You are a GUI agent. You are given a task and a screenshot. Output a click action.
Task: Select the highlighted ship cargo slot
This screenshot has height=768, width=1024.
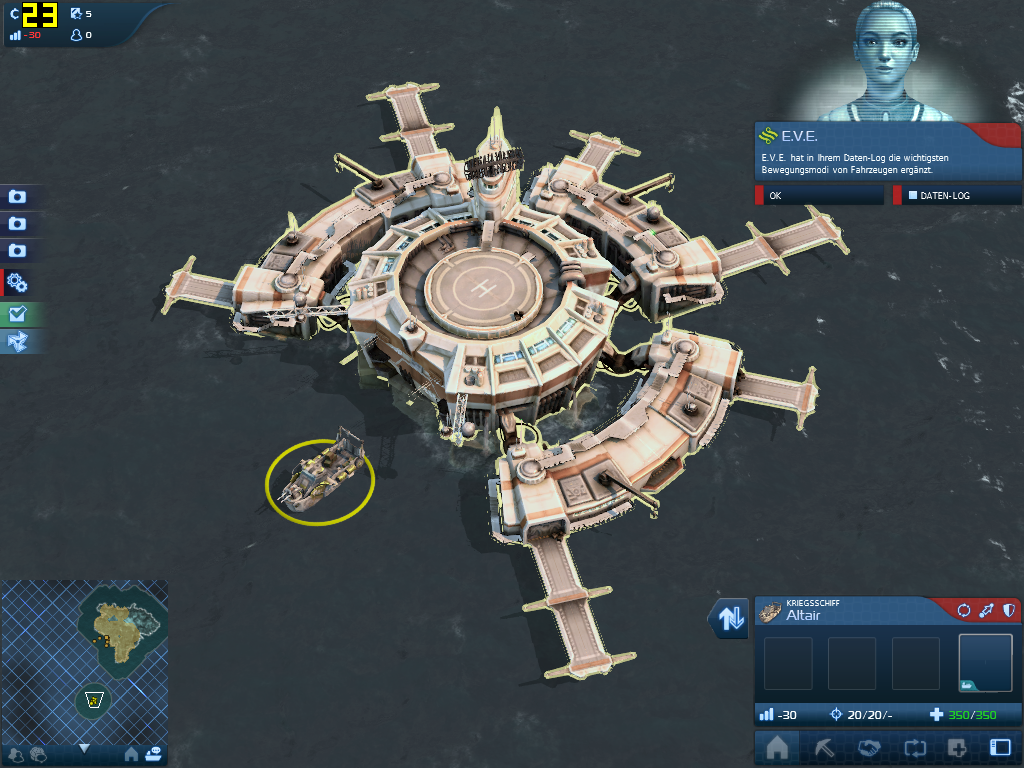985,663
